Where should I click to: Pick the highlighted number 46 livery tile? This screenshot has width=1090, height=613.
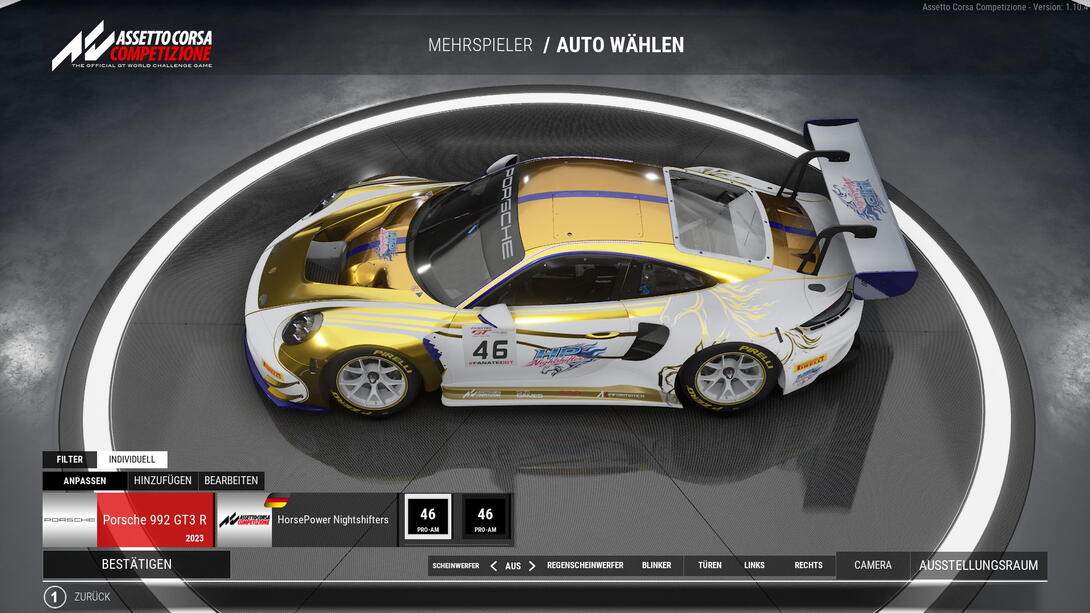click(428, 517)
